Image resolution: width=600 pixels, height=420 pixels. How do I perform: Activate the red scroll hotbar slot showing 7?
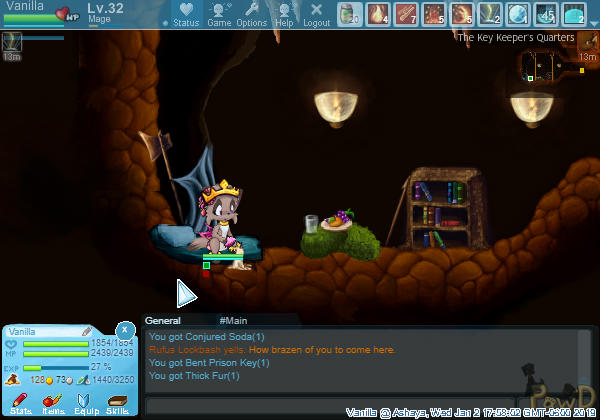click(406, 14)
